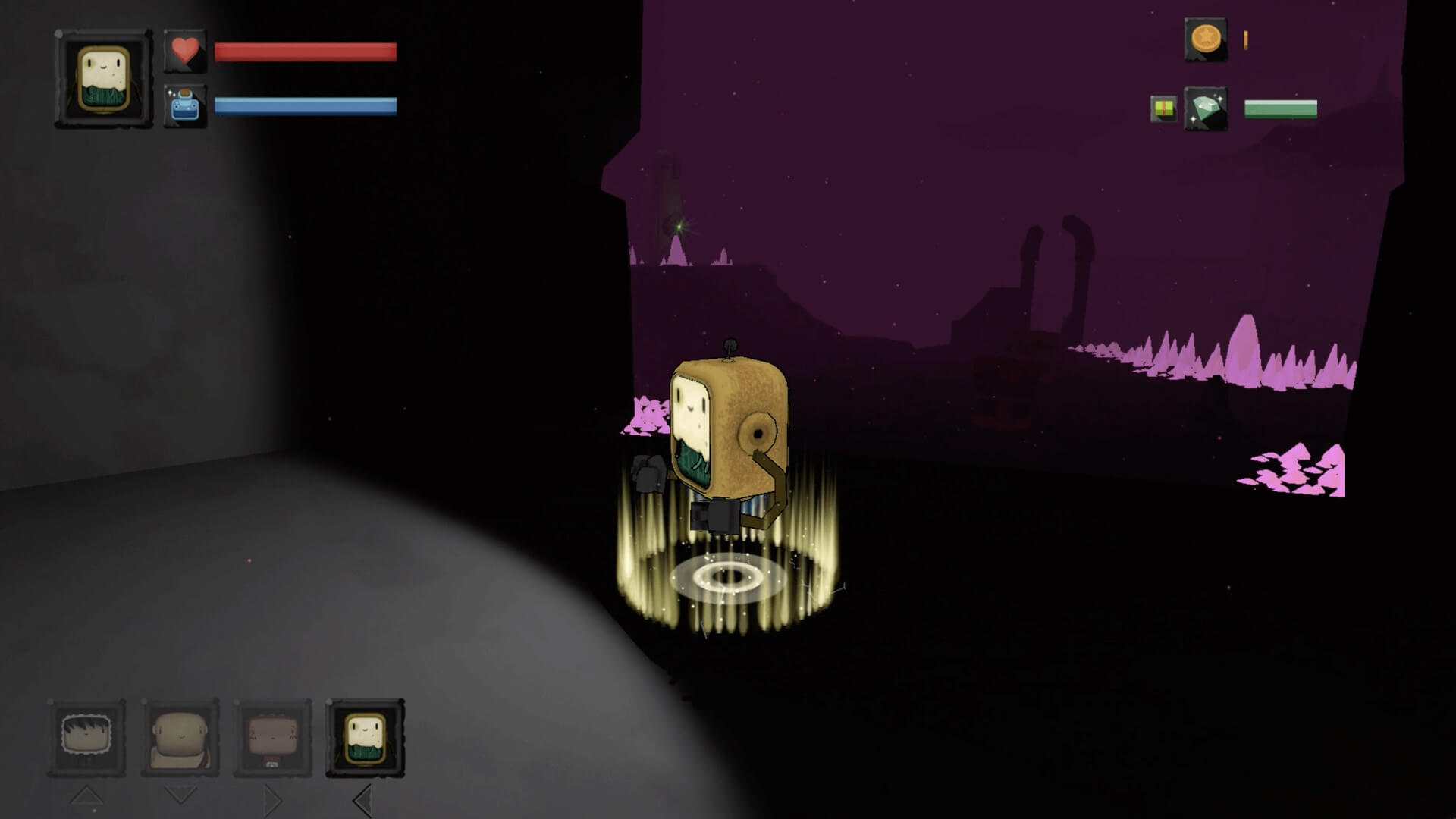Click the down arrow under the second portrait
The height and width of the screenshot is (819, 1456).
click(180, 795)
